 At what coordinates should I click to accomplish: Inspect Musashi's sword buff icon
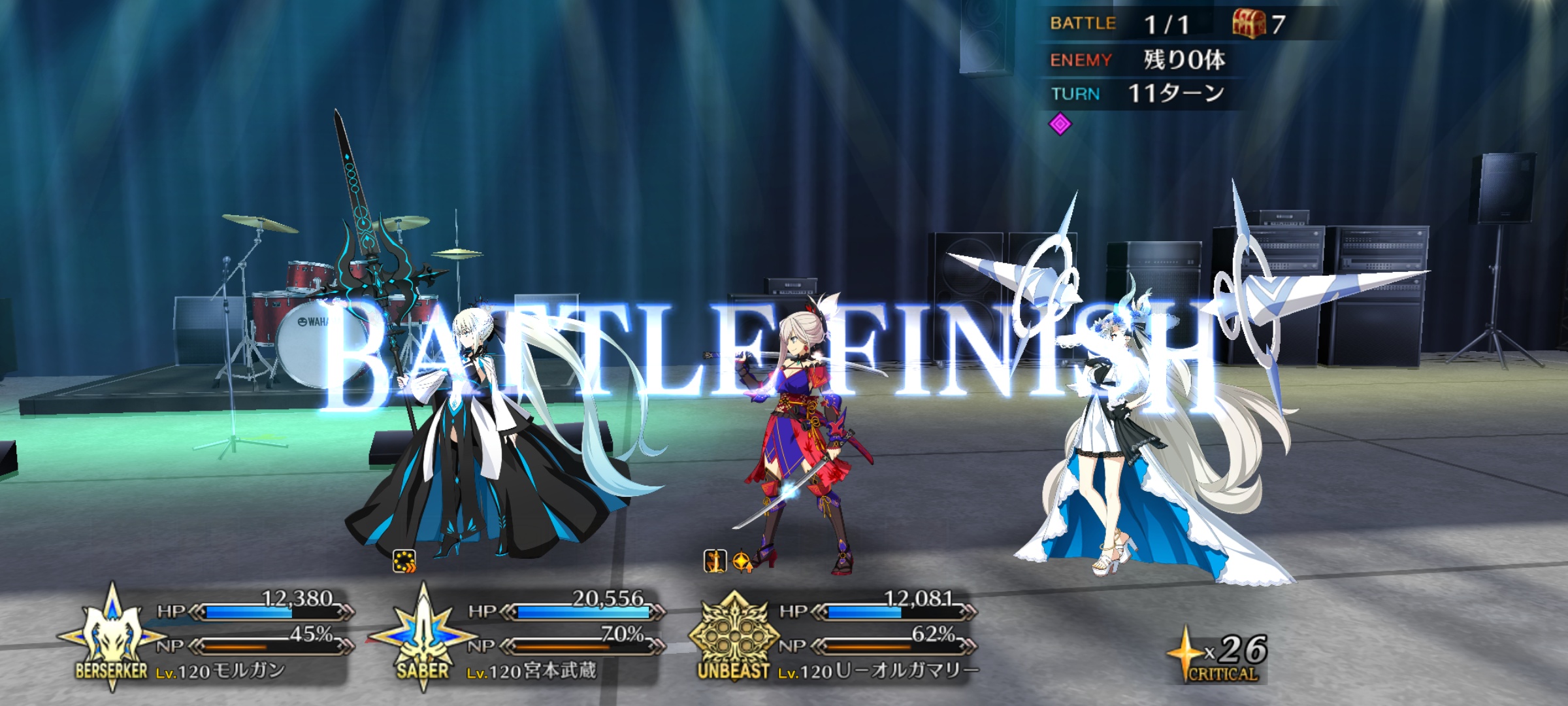coord(715,562)
